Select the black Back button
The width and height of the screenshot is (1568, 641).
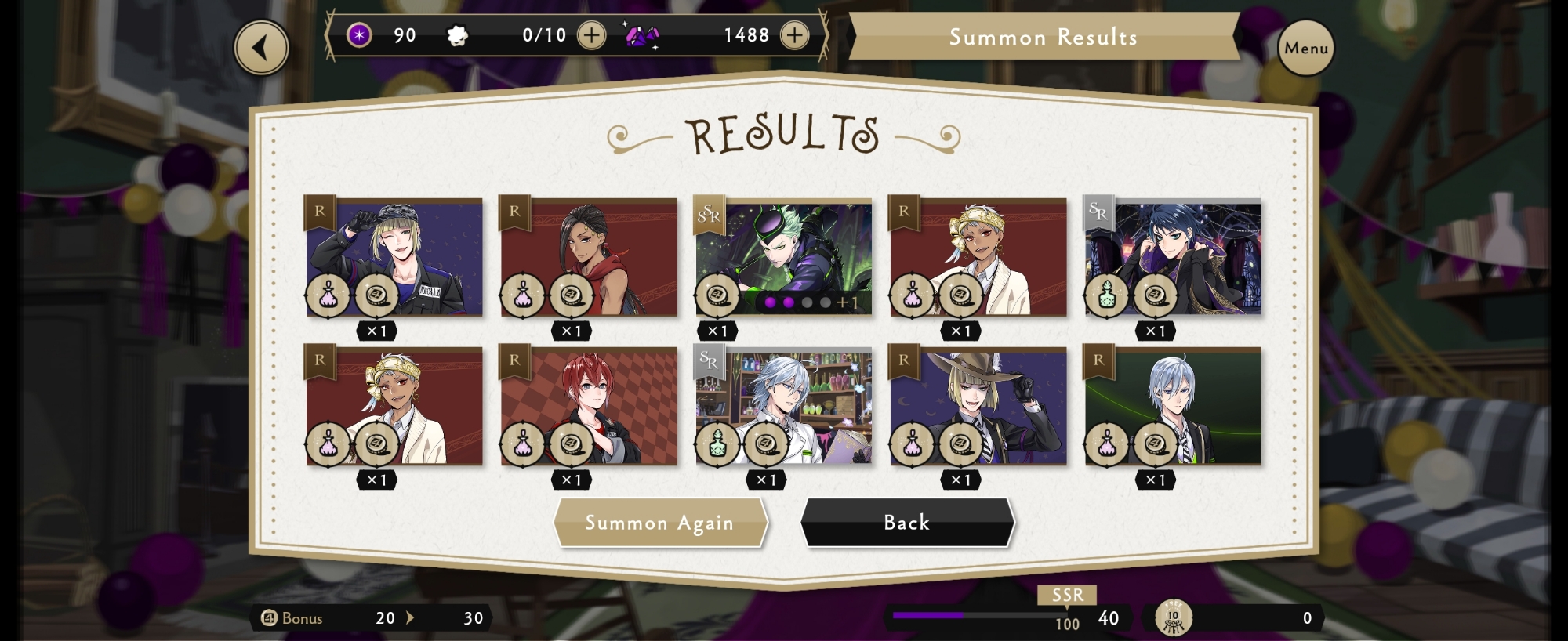[907, 523]
